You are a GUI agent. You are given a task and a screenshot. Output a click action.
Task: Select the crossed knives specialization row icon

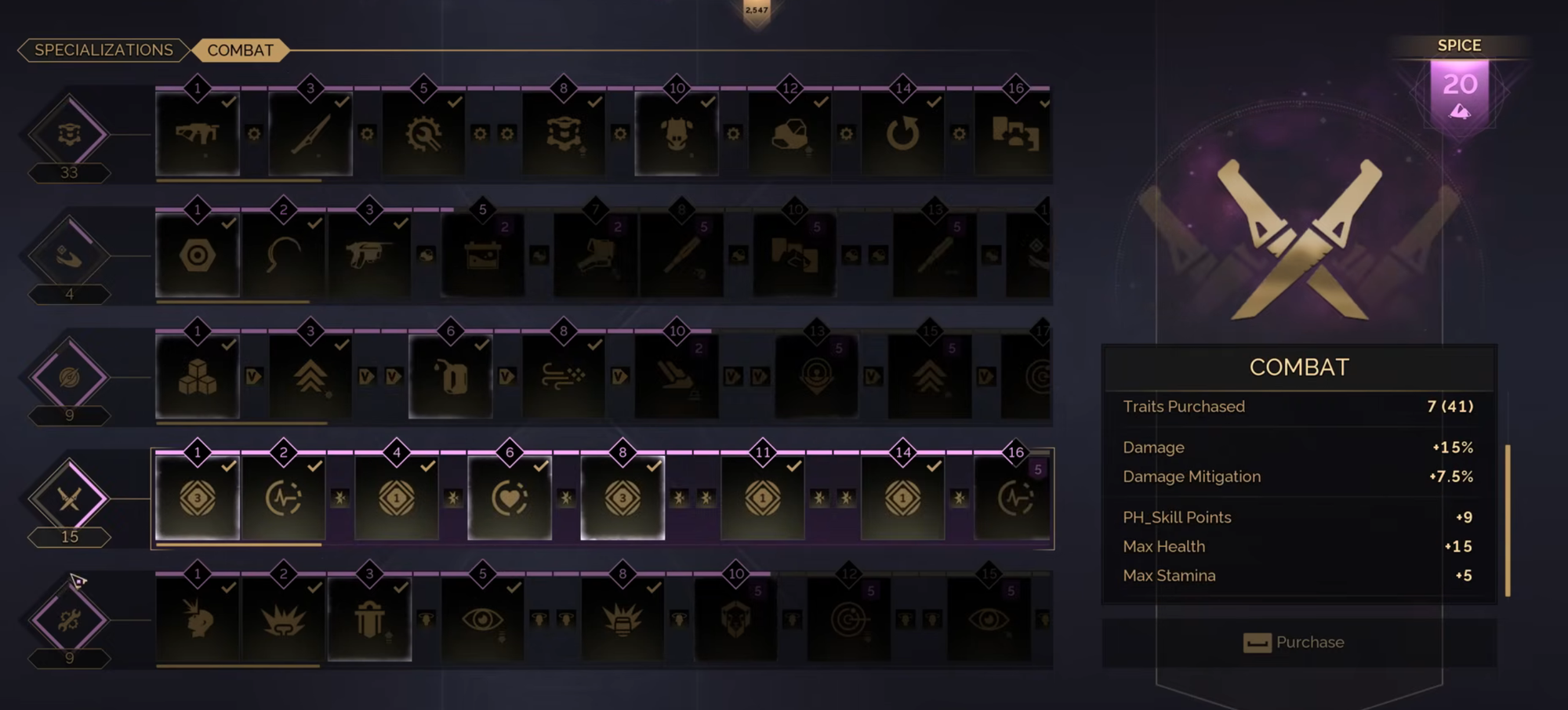coord(69,498)
